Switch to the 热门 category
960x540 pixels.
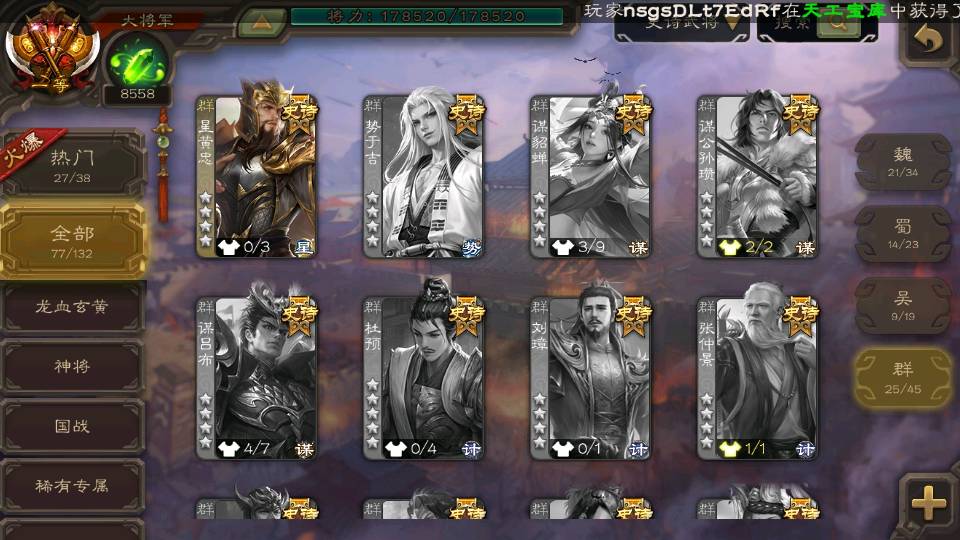click(72, 164)
